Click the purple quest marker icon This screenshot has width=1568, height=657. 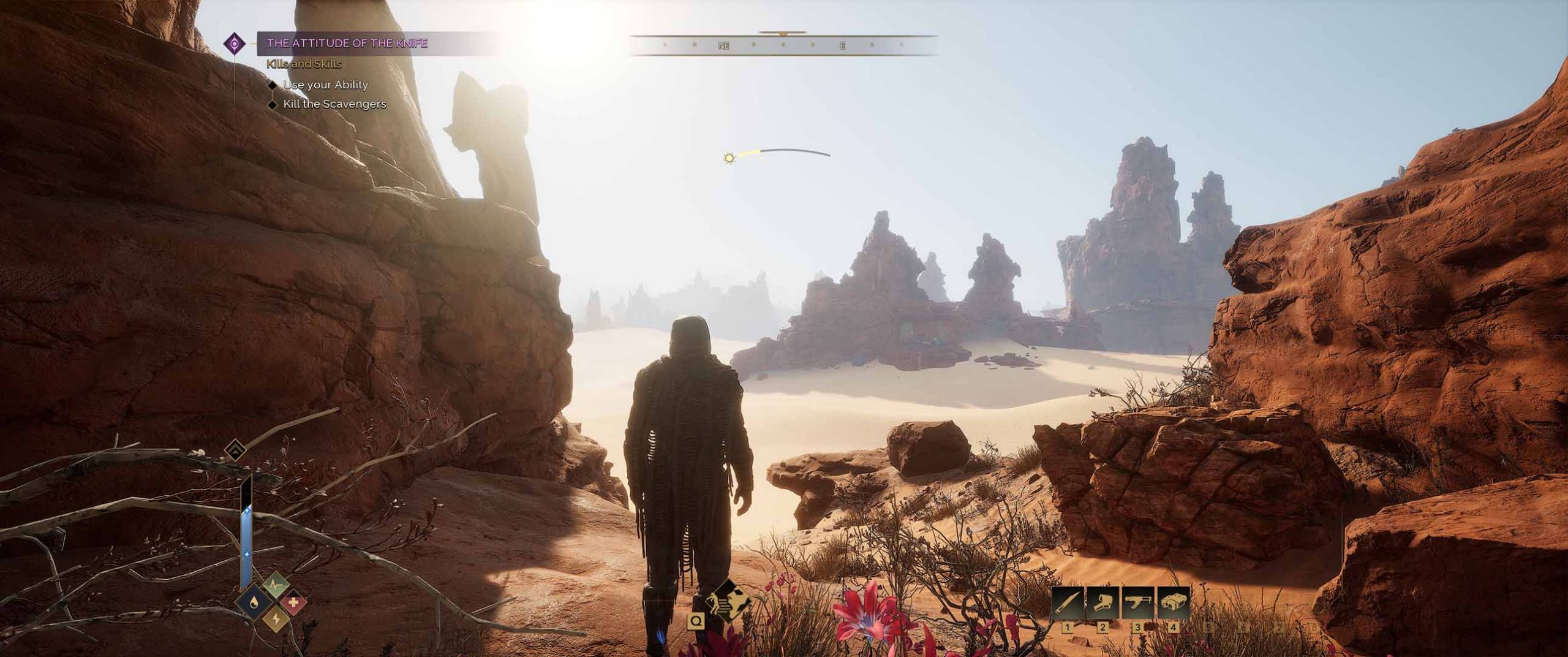234,44
